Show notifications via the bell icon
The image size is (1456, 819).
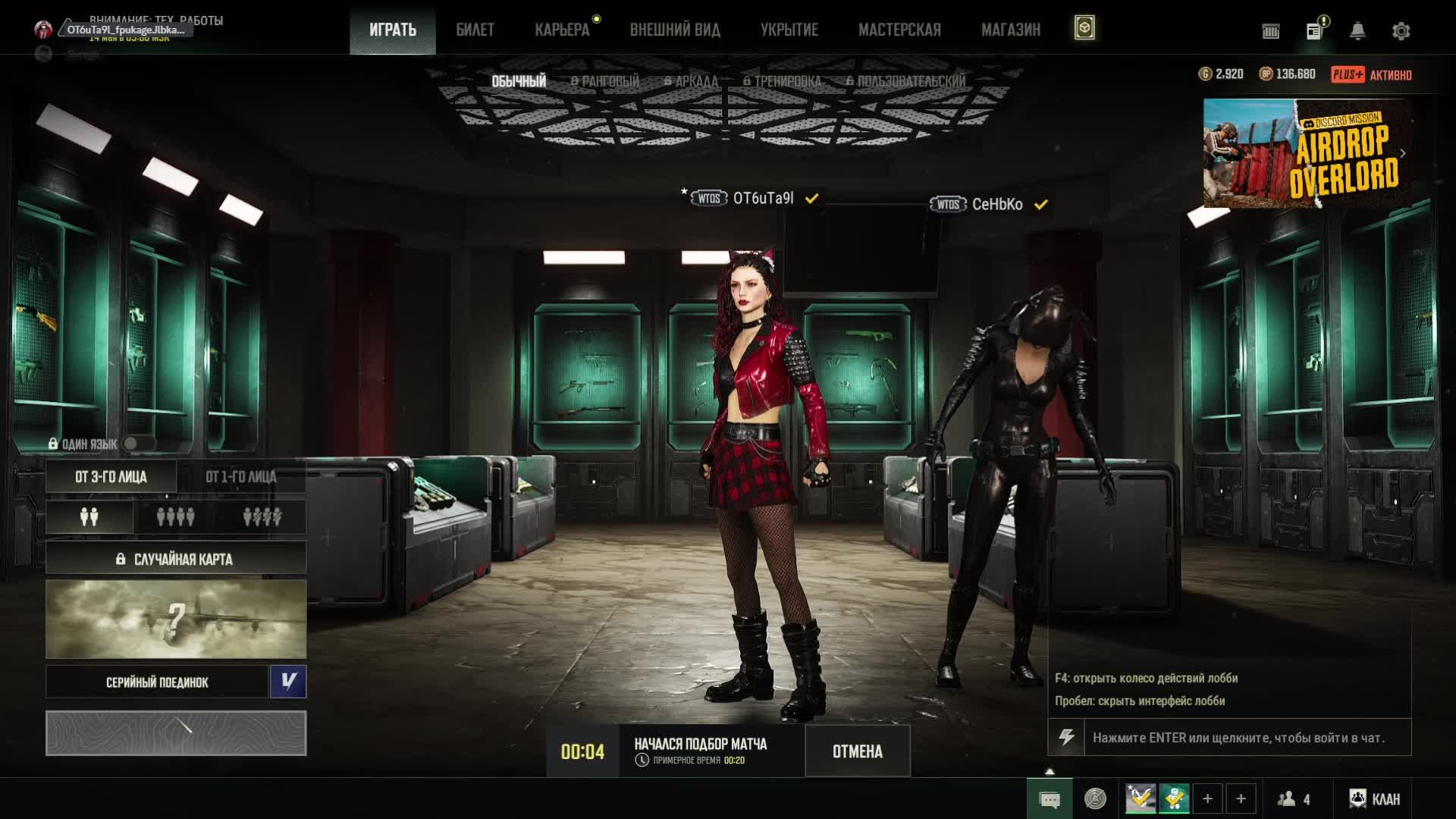pyautogui.click(x=1357, y=31)
